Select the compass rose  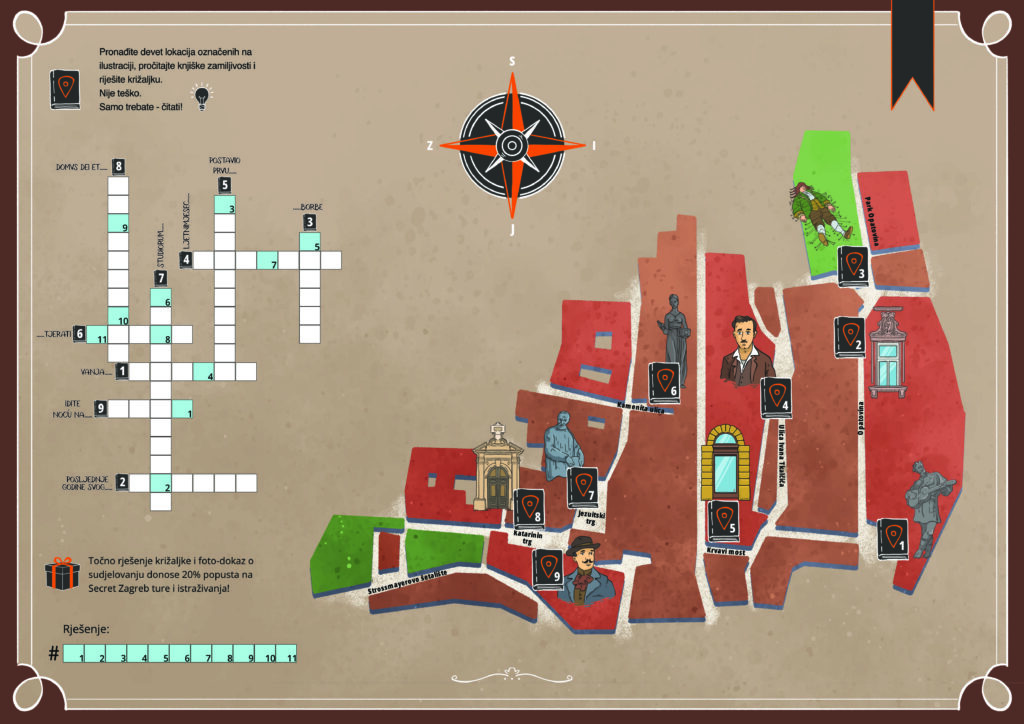tap(511, 145)
